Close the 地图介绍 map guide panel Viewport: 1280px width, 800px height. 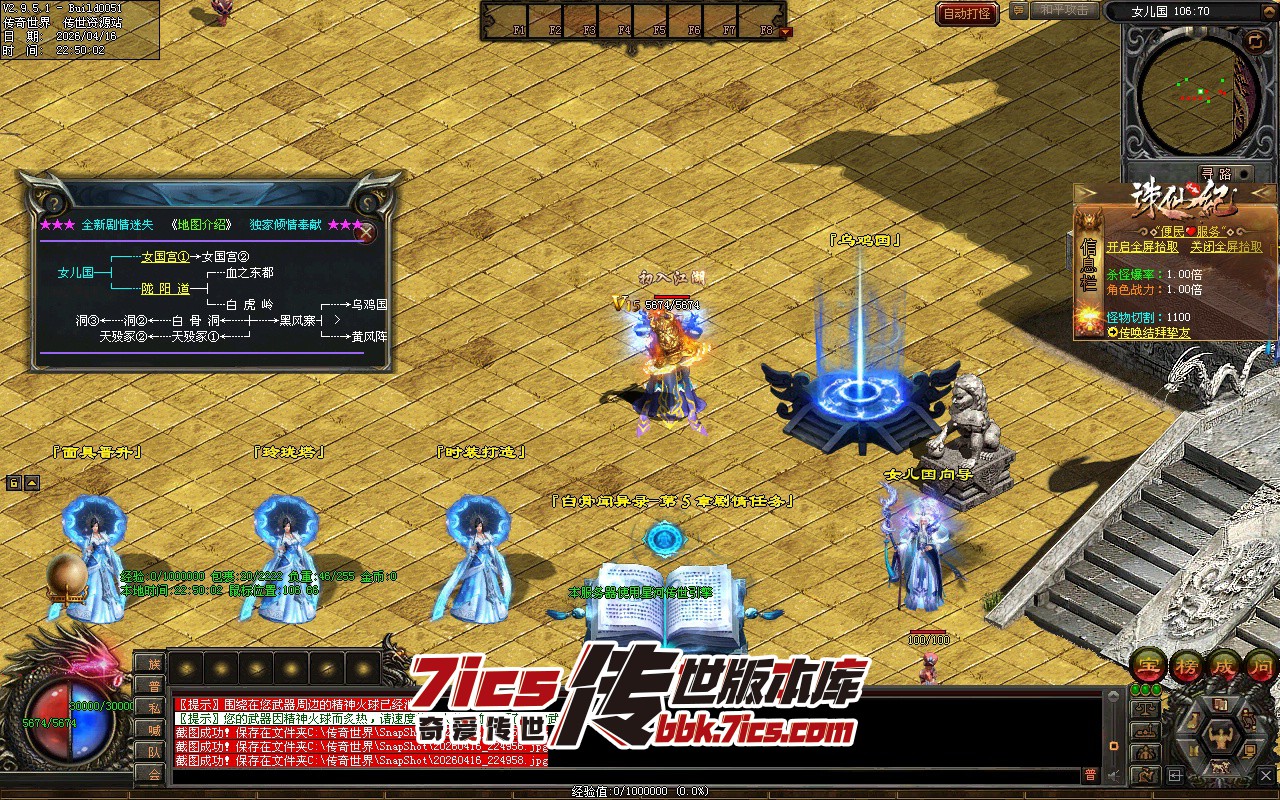pyautogui.click(x=367, y=234)
